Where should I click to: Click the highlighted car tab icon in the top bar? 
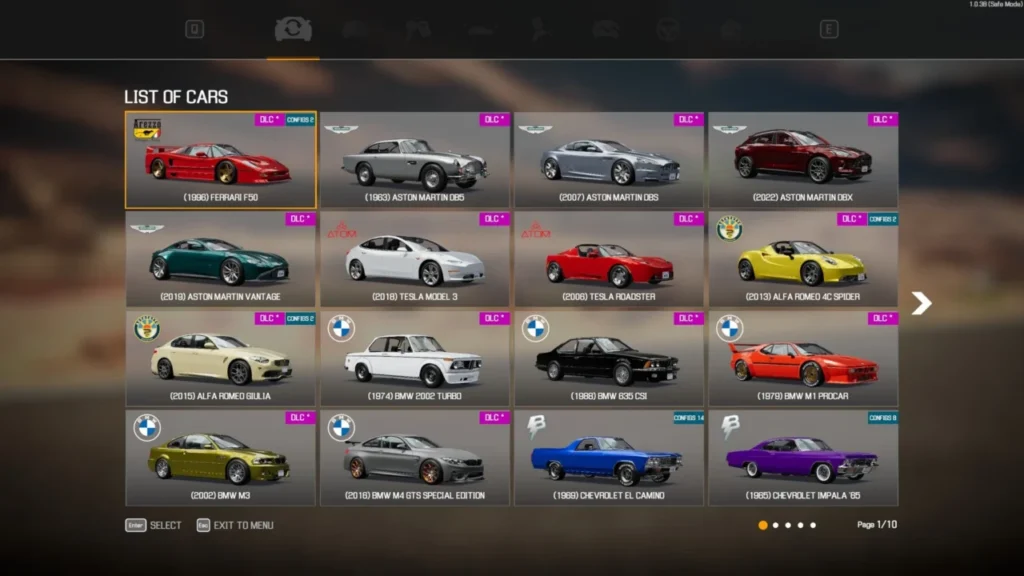293,30
